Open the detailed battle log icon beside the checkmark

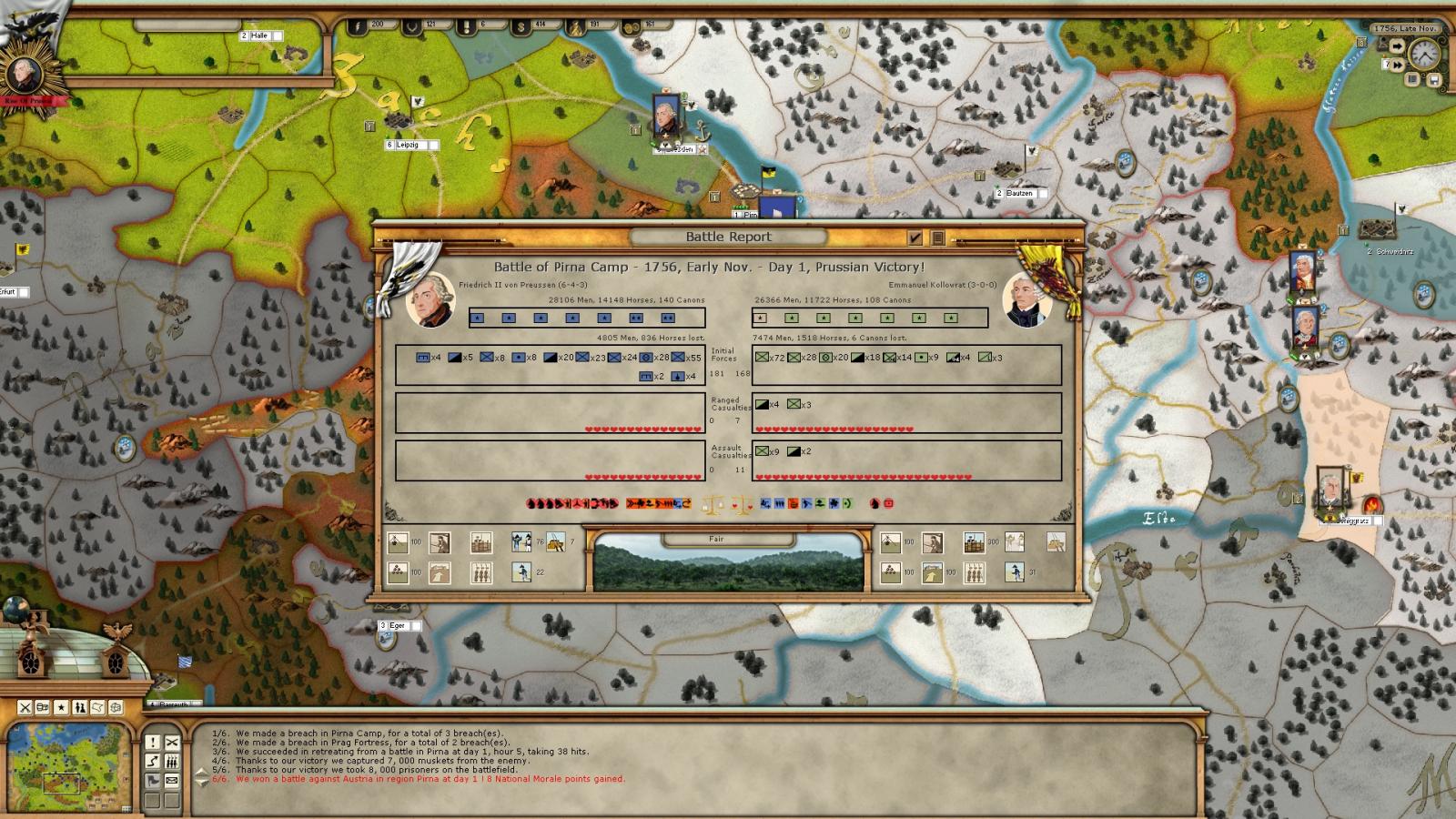[x=937, y=238]
